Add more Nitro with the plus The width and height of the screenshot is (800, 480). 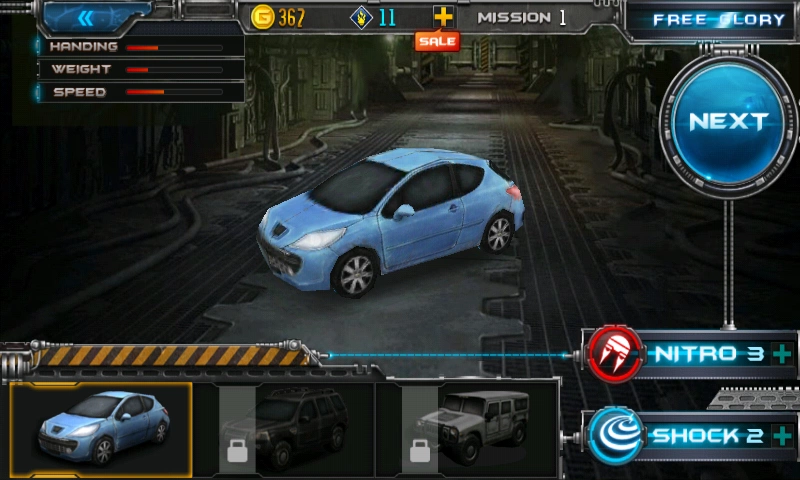(781, 354)
